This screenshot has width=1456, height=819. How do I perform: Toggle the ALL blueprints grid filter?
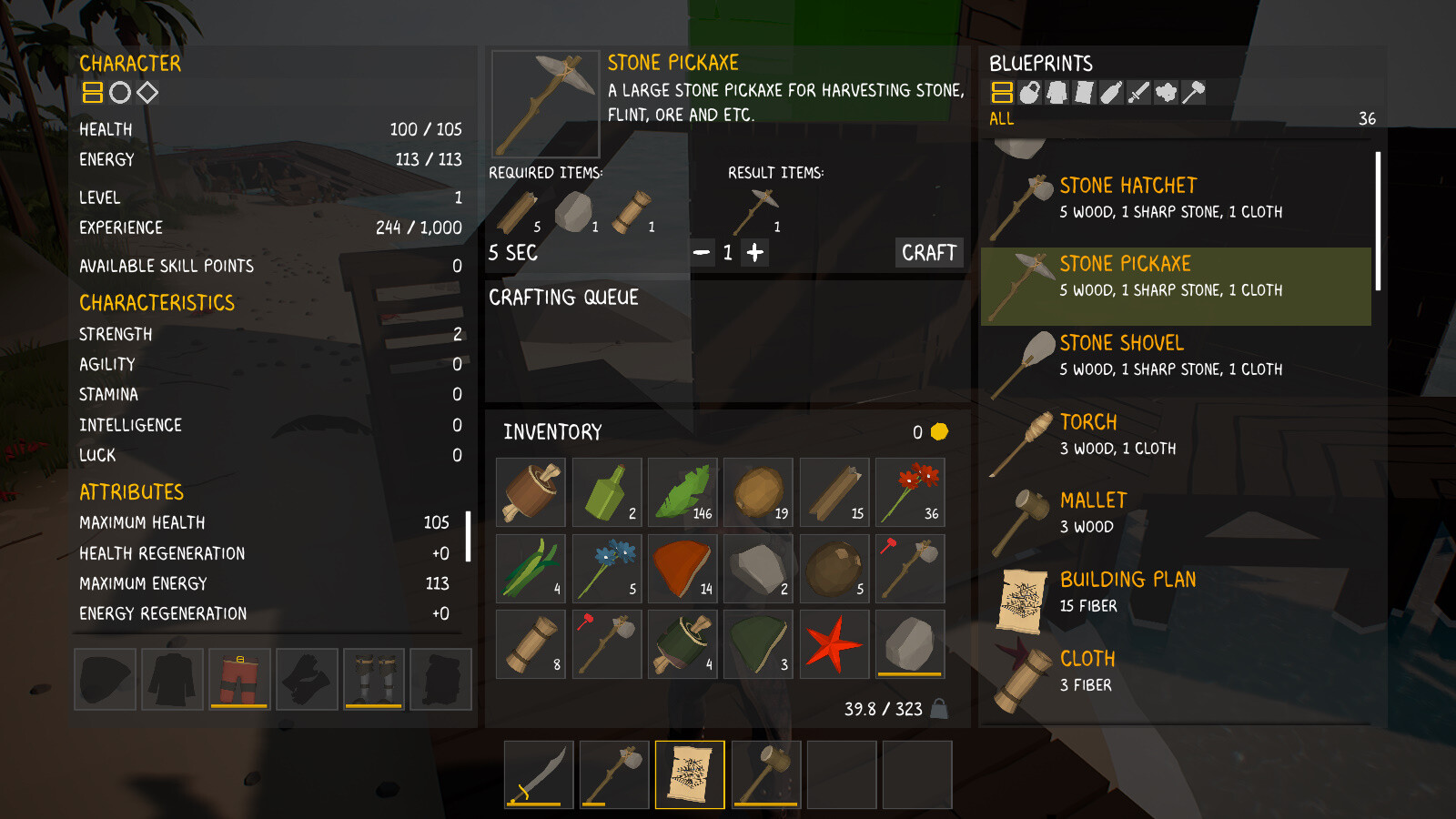[1002, 93]
